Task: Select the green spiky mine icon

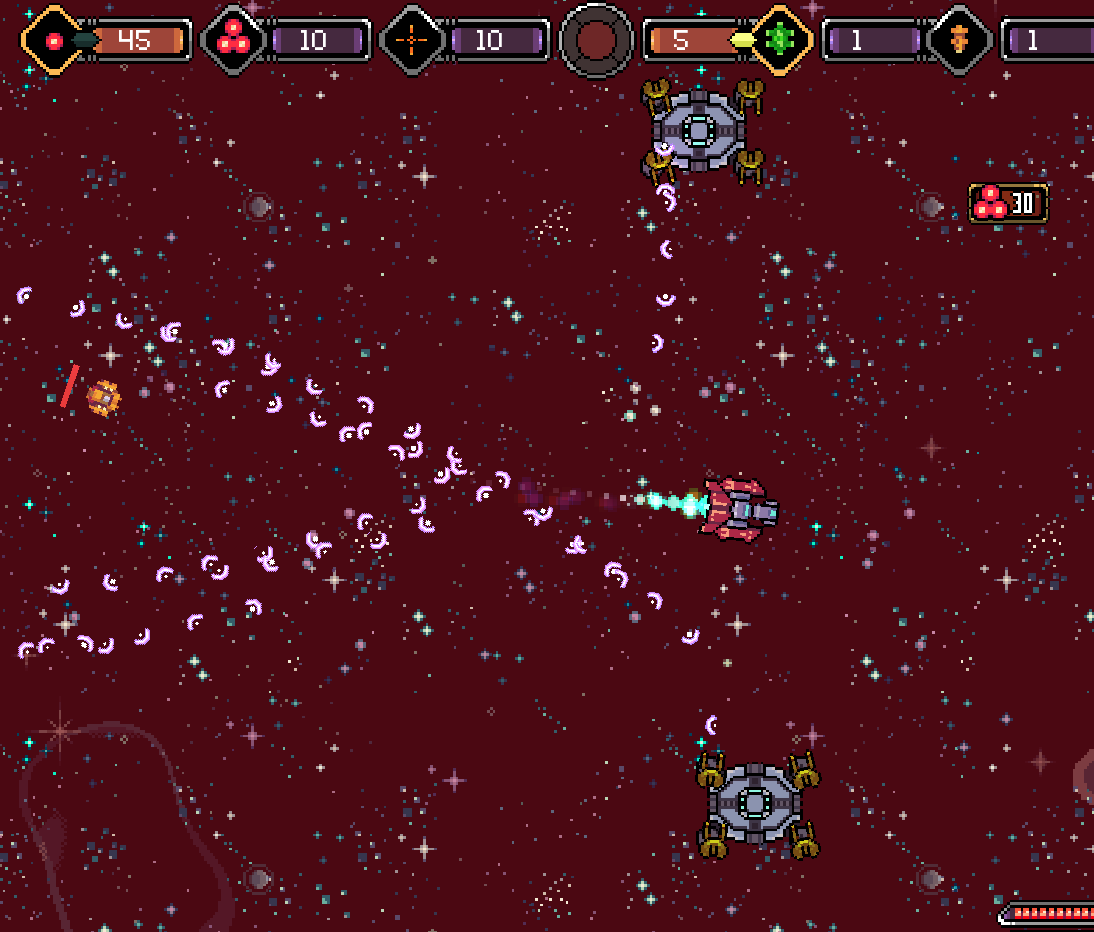Action: pyautogui.click(x=778, y=41)
